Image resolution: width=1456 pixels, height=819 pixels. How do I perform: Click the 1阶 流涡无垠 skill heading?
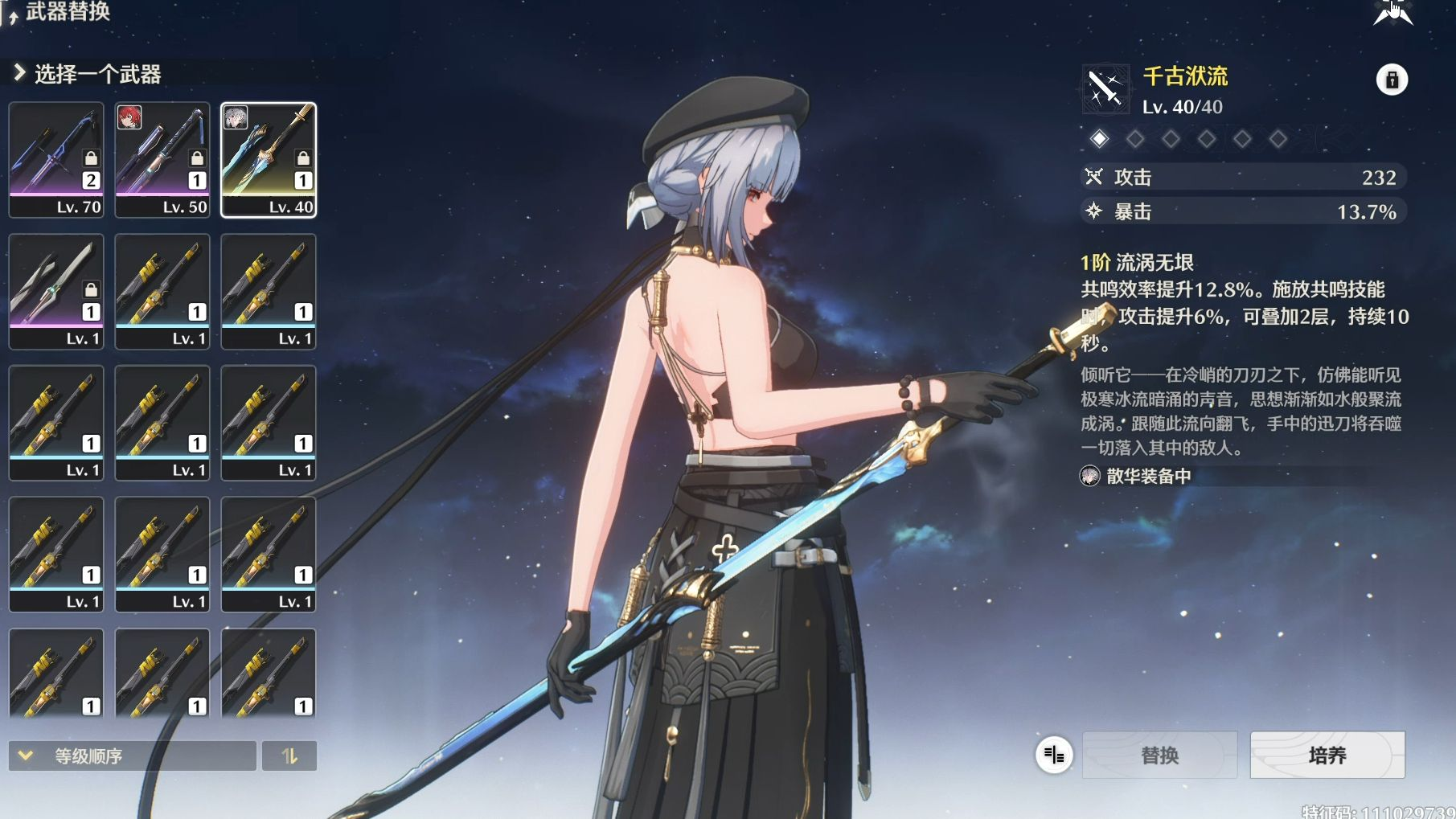[x=1137, y=262]
